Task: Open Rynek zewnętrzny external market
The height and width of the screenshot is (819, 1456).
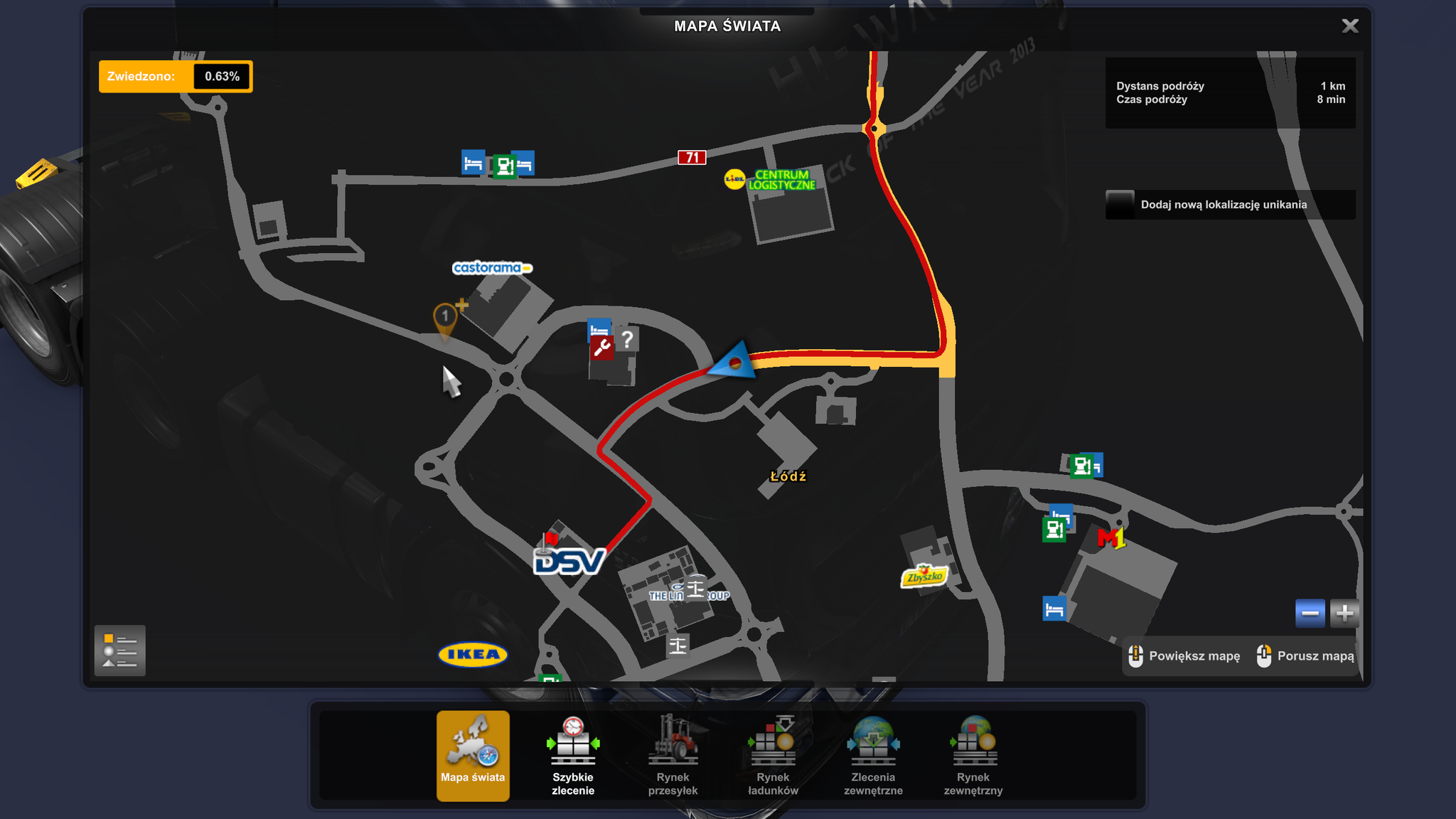Action: [x=973, y=756]
